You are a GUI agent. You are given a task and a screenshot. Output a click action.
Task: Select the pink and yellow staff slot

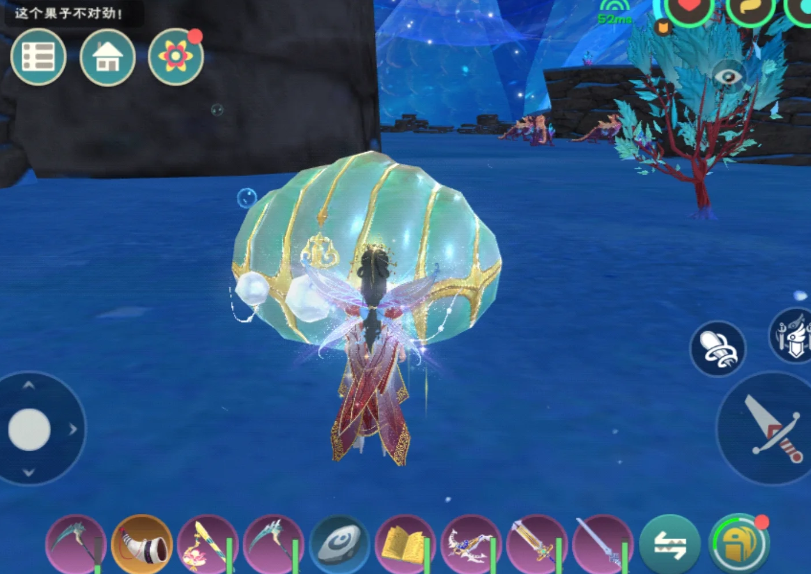207,545
